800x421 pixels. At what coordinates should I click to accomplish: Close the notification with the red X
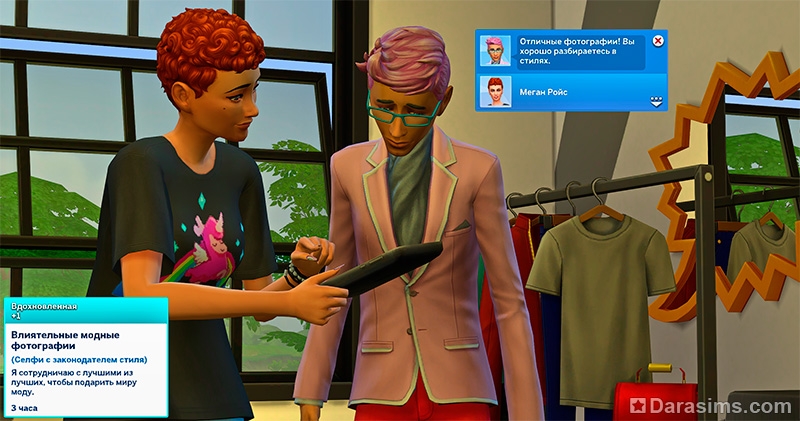658,41
